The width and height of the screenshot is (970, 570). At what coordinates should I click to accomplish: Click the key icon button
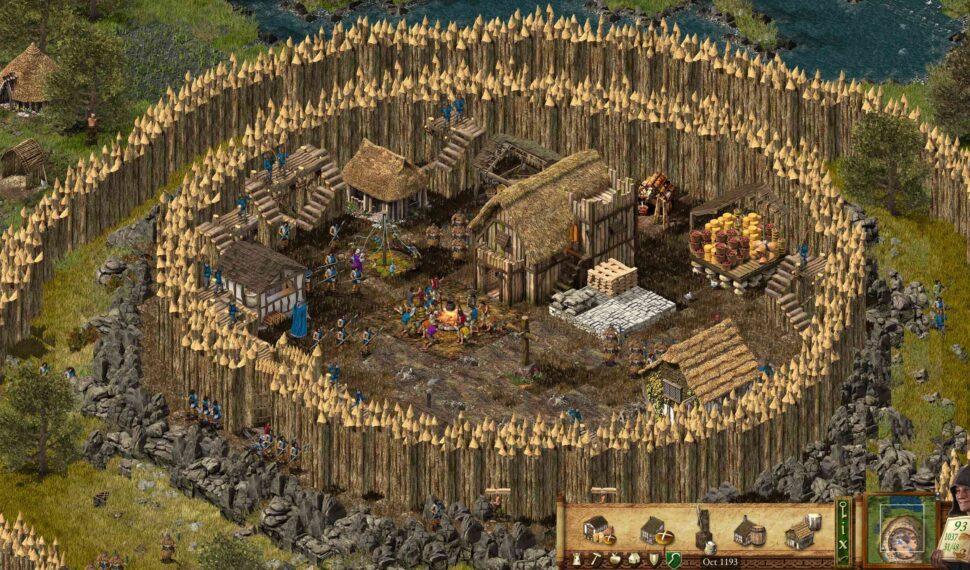point(843,507)
